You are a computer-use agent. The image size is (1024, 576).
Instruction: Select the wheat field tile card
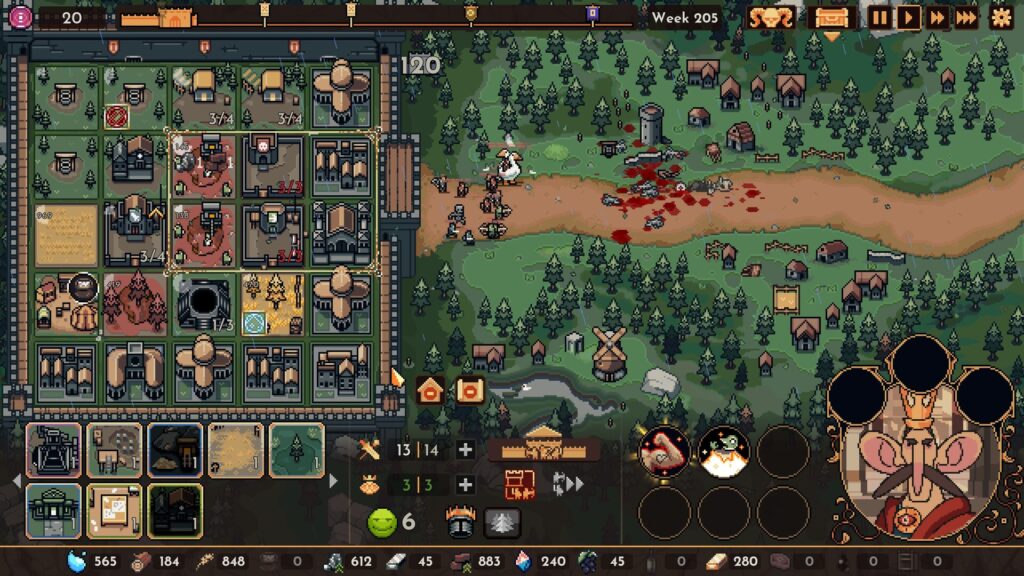[236, 450]
